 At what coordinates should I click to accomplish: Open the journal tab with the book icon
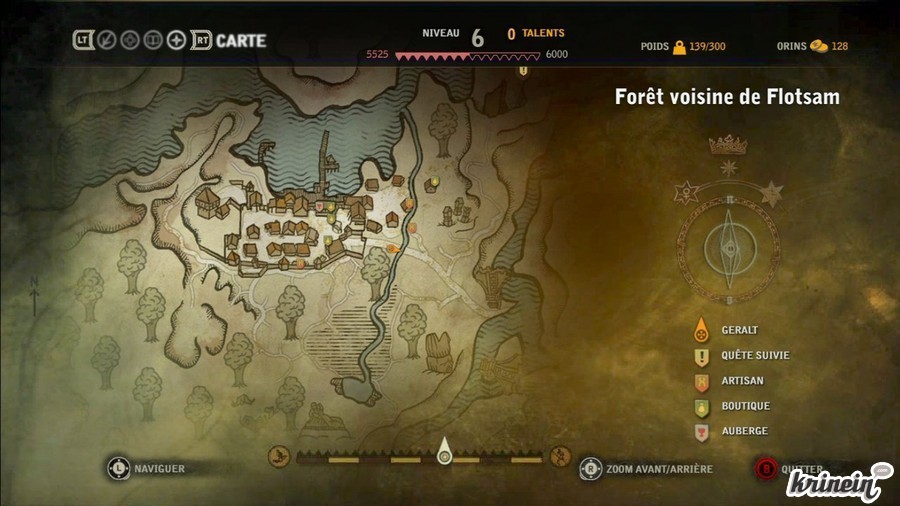click(x=153, y=41)
